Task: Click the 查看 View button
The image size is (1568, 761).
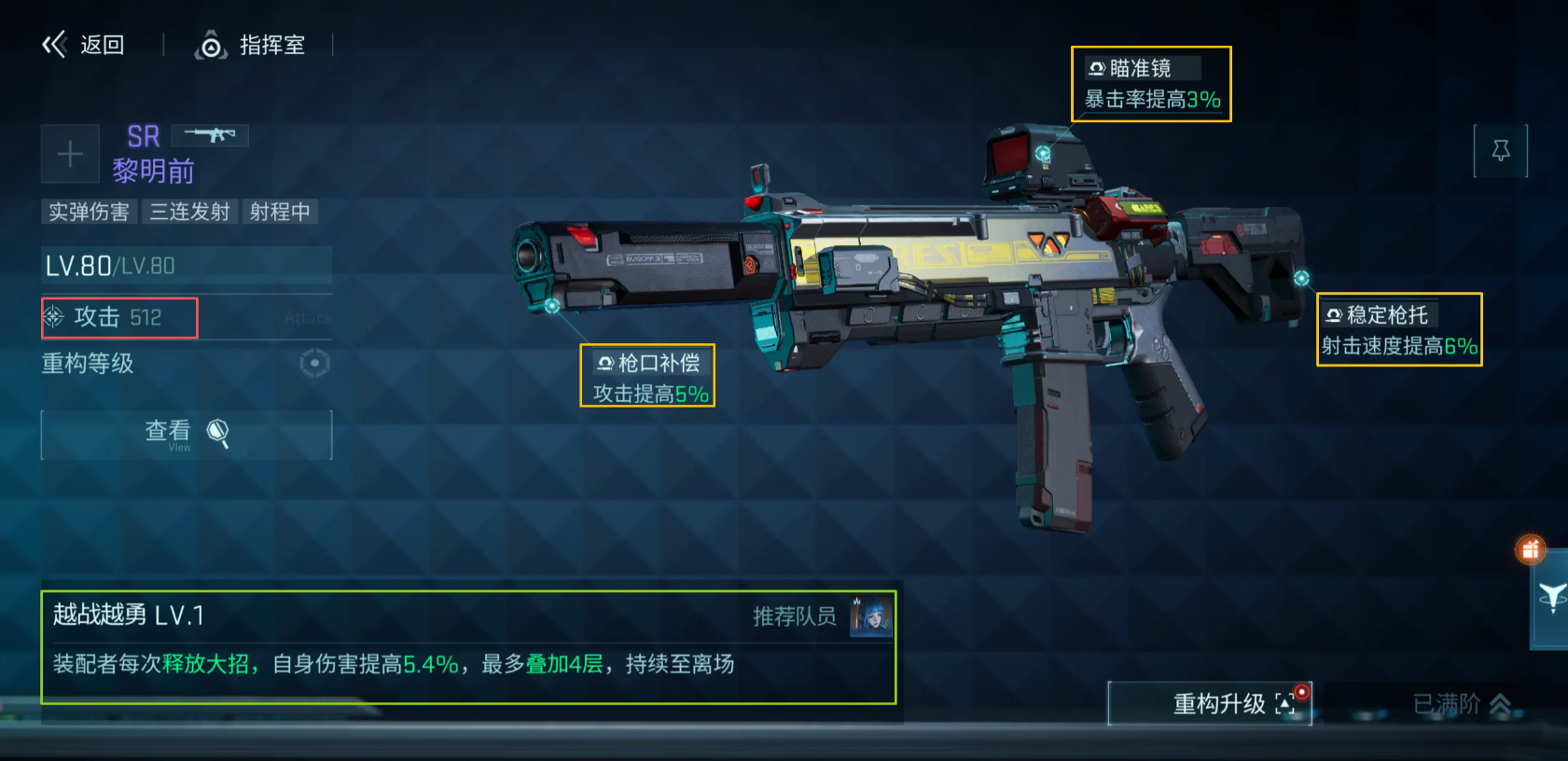Action: [x=186, y=434]
